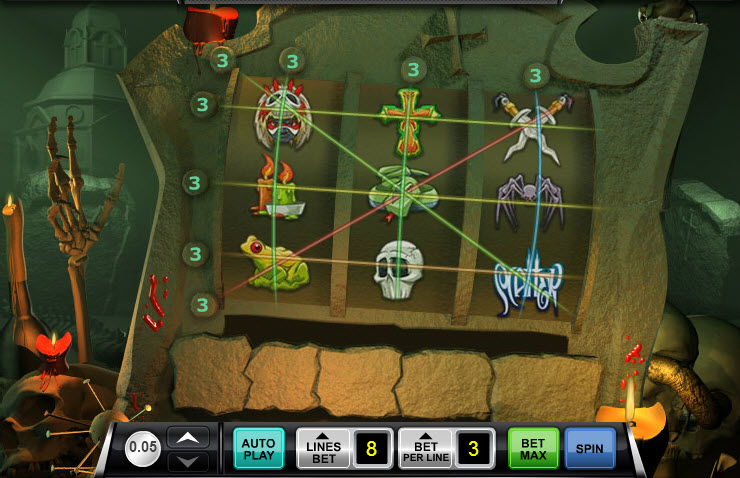Increase the number of lines bet
Viewport: 740px width, 478px height.
[323, 448]
